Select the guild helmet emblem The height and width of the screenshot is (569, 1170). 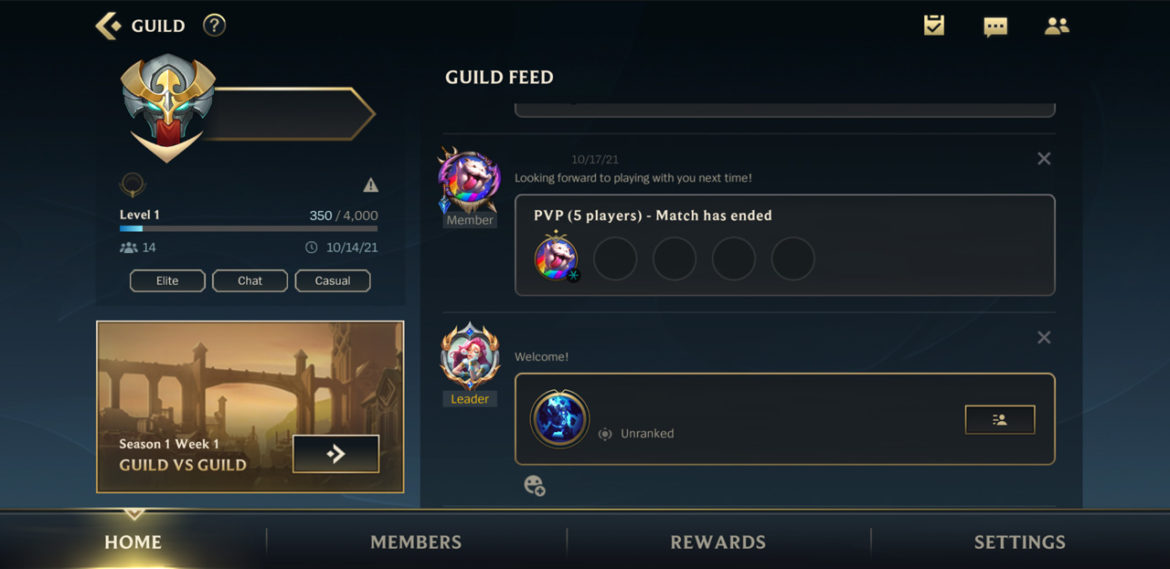click(x=169, y=107)
